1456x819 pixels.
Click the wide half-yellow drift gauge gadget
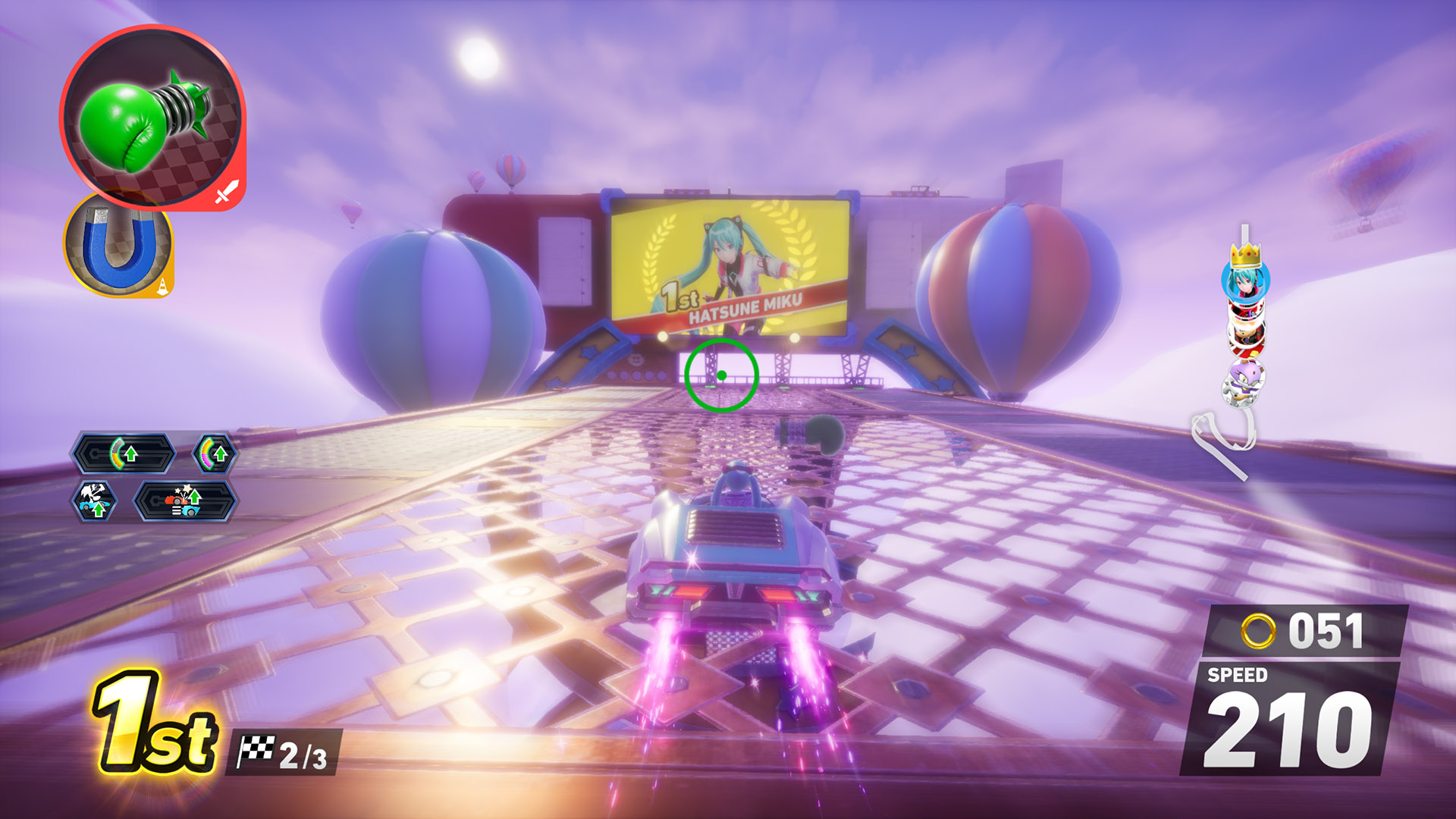click(124, 454)
